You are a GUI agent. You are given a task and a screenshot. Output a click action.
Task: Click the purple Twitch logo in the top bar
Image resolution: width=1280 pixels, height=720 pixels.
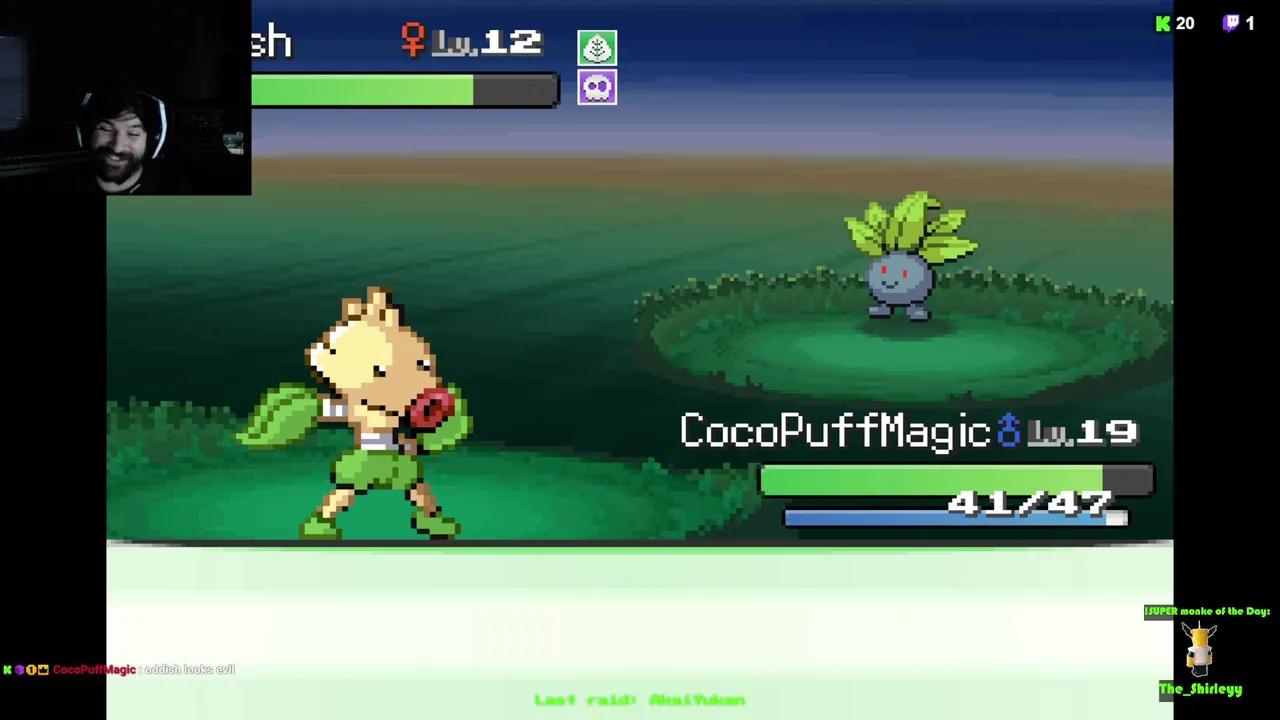(x=1233, y=23)
